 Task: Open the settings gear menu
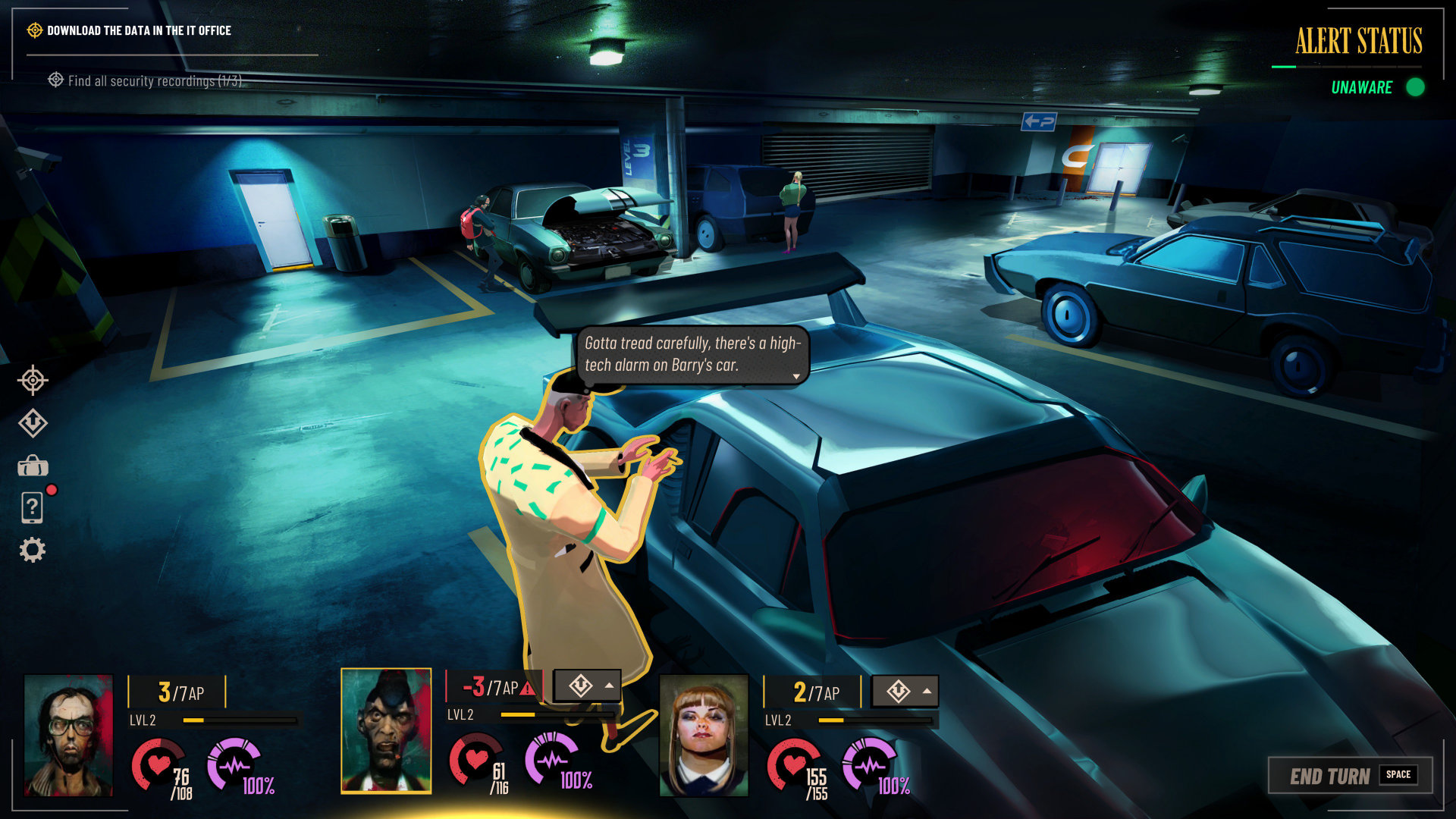click(32, 550)
